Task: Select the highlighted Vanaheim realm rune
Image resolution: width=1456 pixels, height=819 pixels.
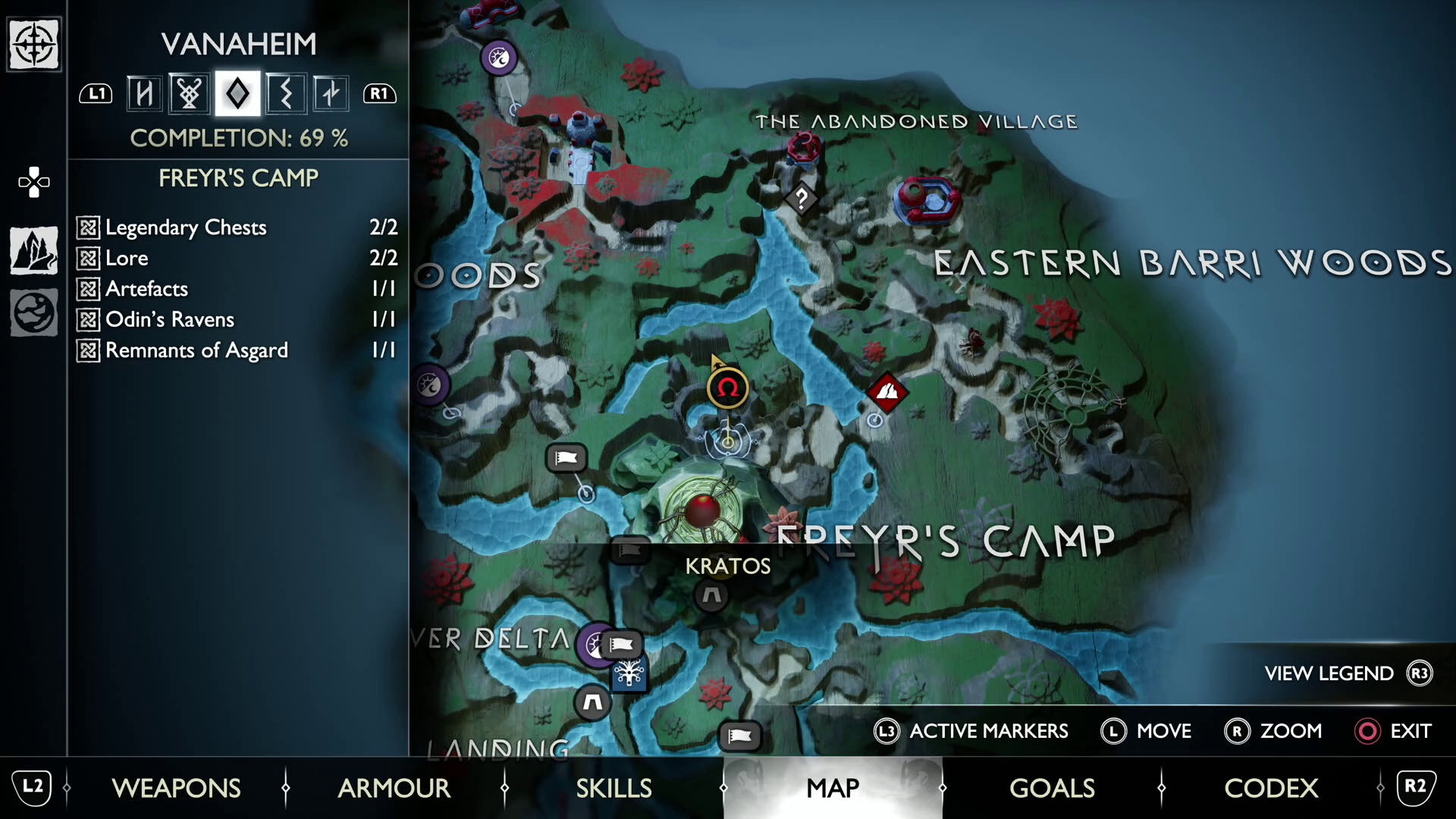Action: click(x=237, y=93)
